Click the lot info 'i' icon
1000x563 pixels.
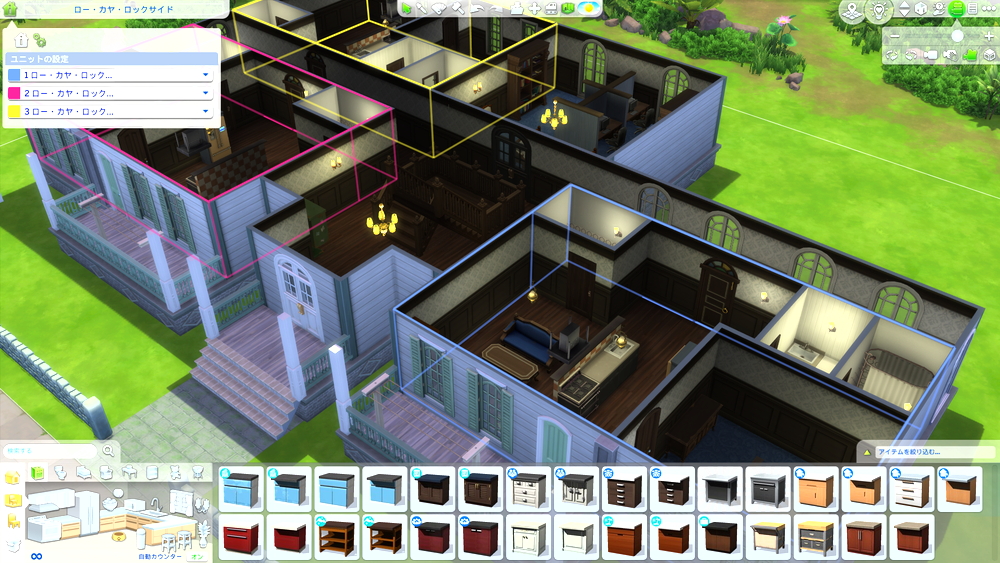coord(22,41)
